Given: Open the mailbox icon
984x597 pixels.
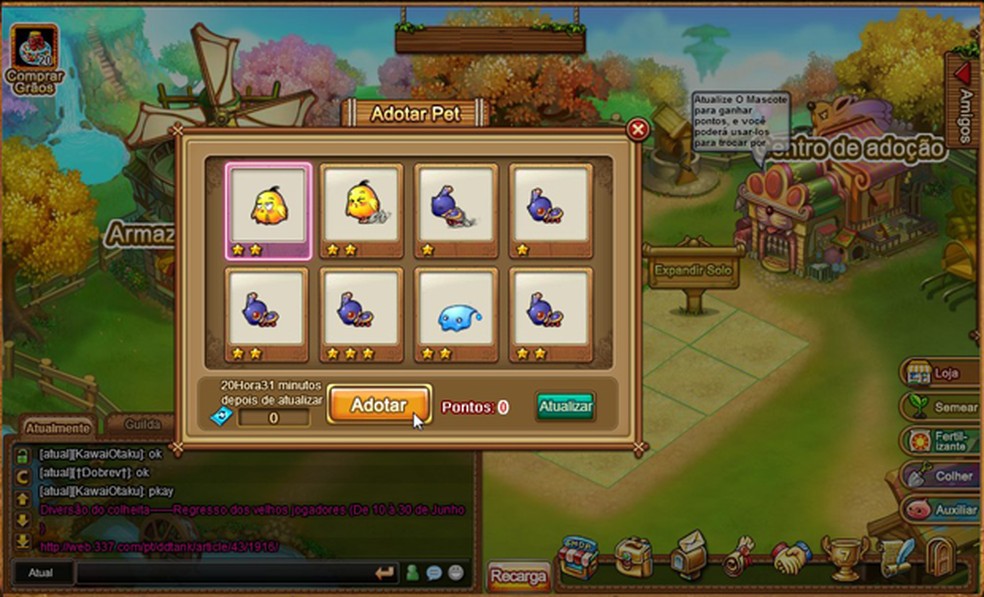Looking at the screenshot, I should tap(687, 557).
